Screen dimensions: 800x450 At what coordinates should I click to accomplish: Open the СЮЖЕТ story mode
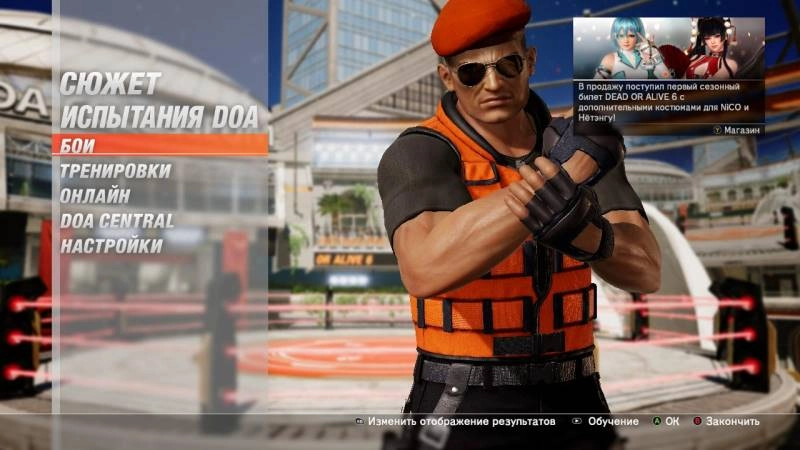click(x=110, y=83)
